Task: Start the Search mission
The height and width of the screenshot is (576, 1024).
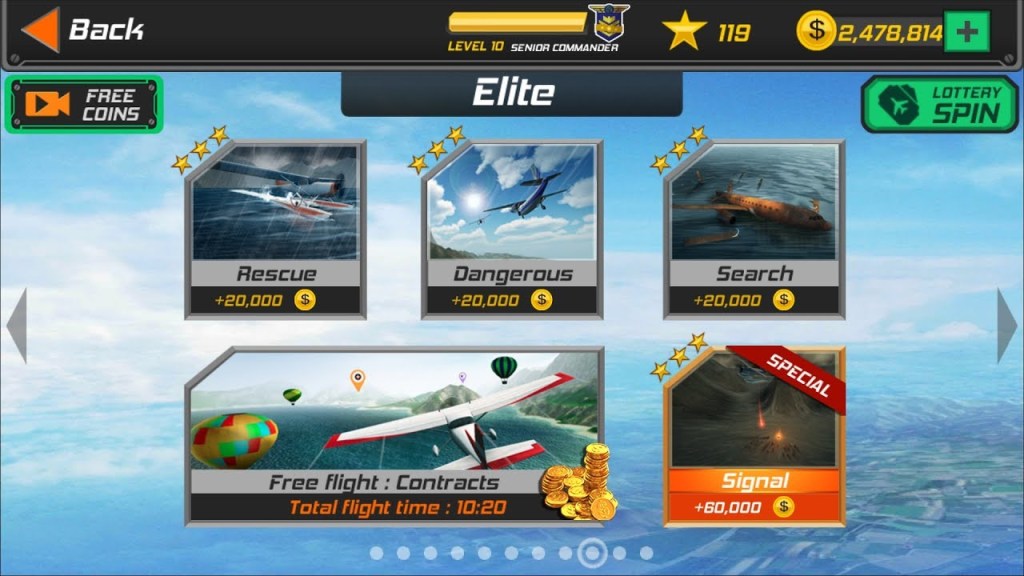Action: point(754,231)
